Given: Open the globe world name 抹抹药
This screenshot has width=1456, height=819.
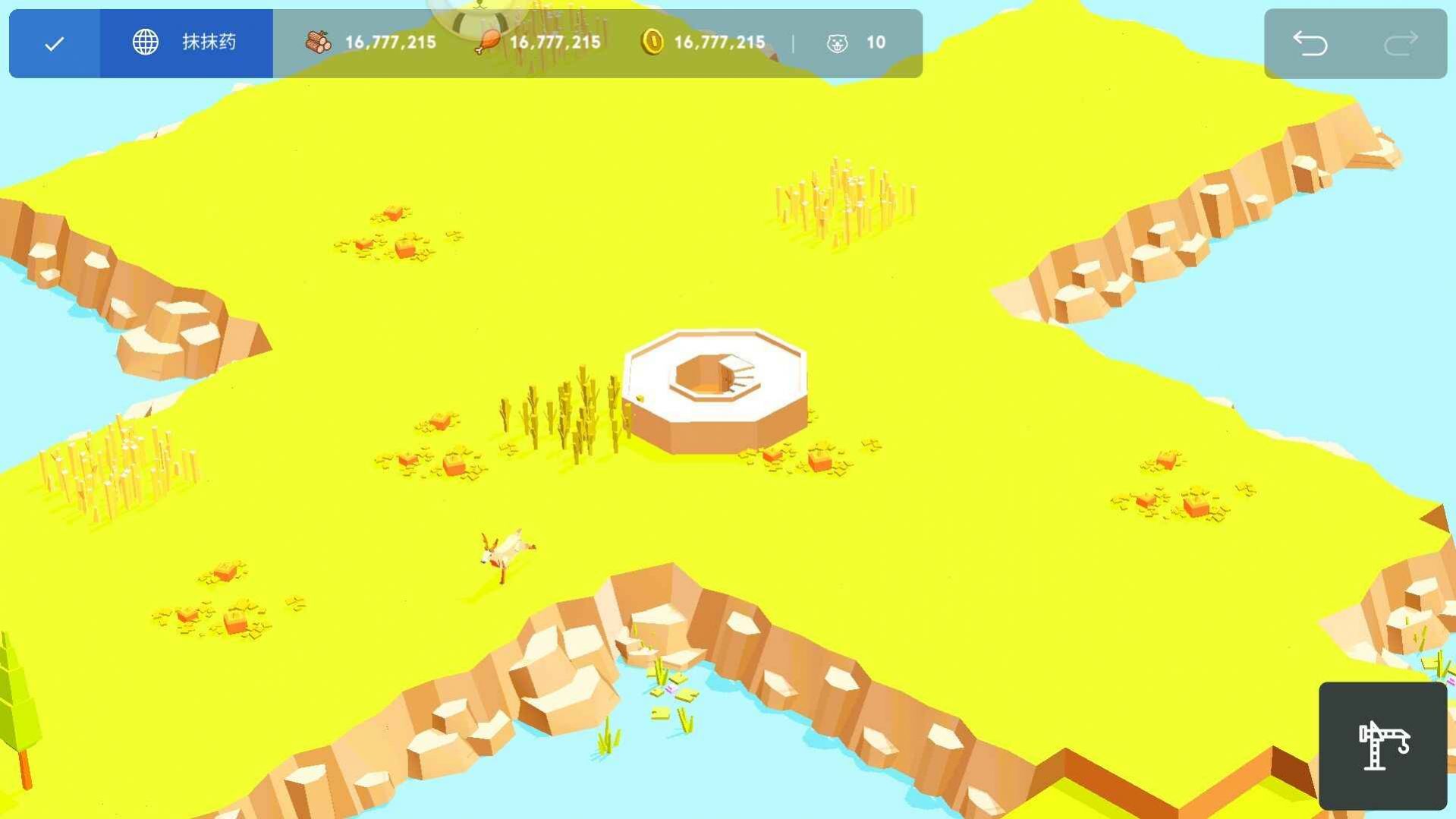Looking at the screenshot, I should pos(186,43).
